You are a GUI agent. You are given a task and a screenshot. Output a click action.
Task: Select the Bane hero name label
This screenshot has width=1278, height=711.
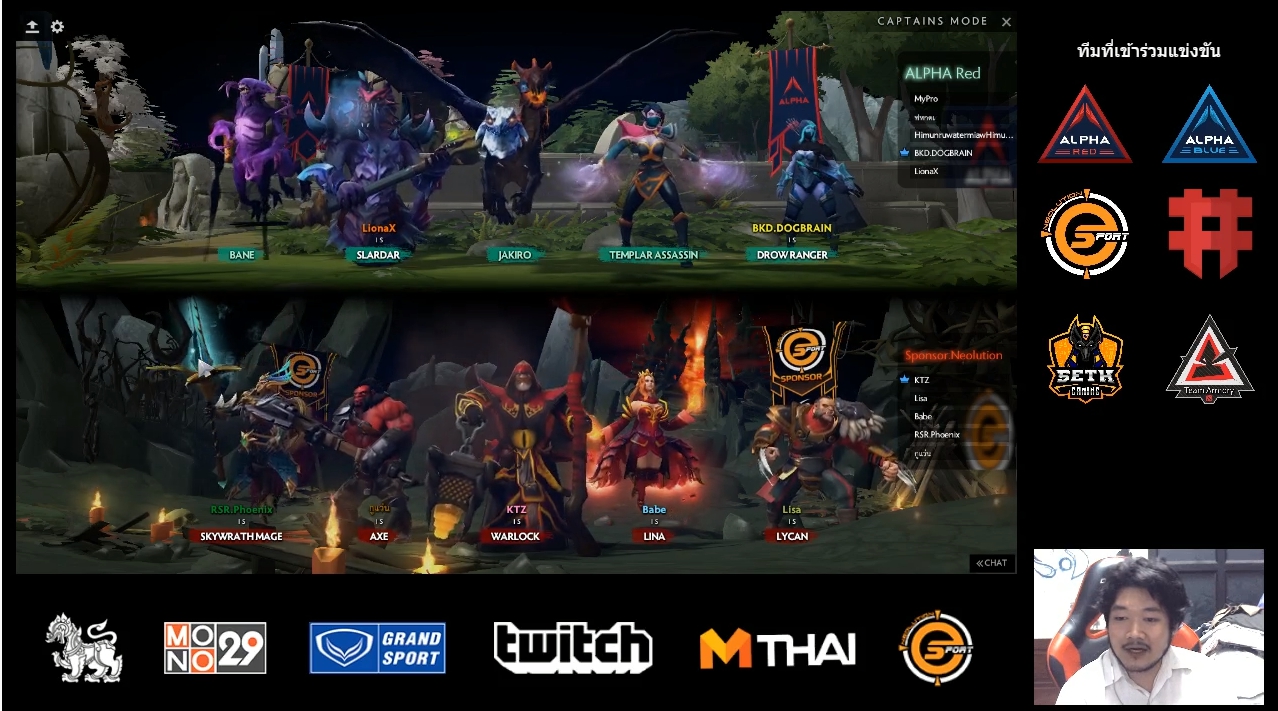242,255
